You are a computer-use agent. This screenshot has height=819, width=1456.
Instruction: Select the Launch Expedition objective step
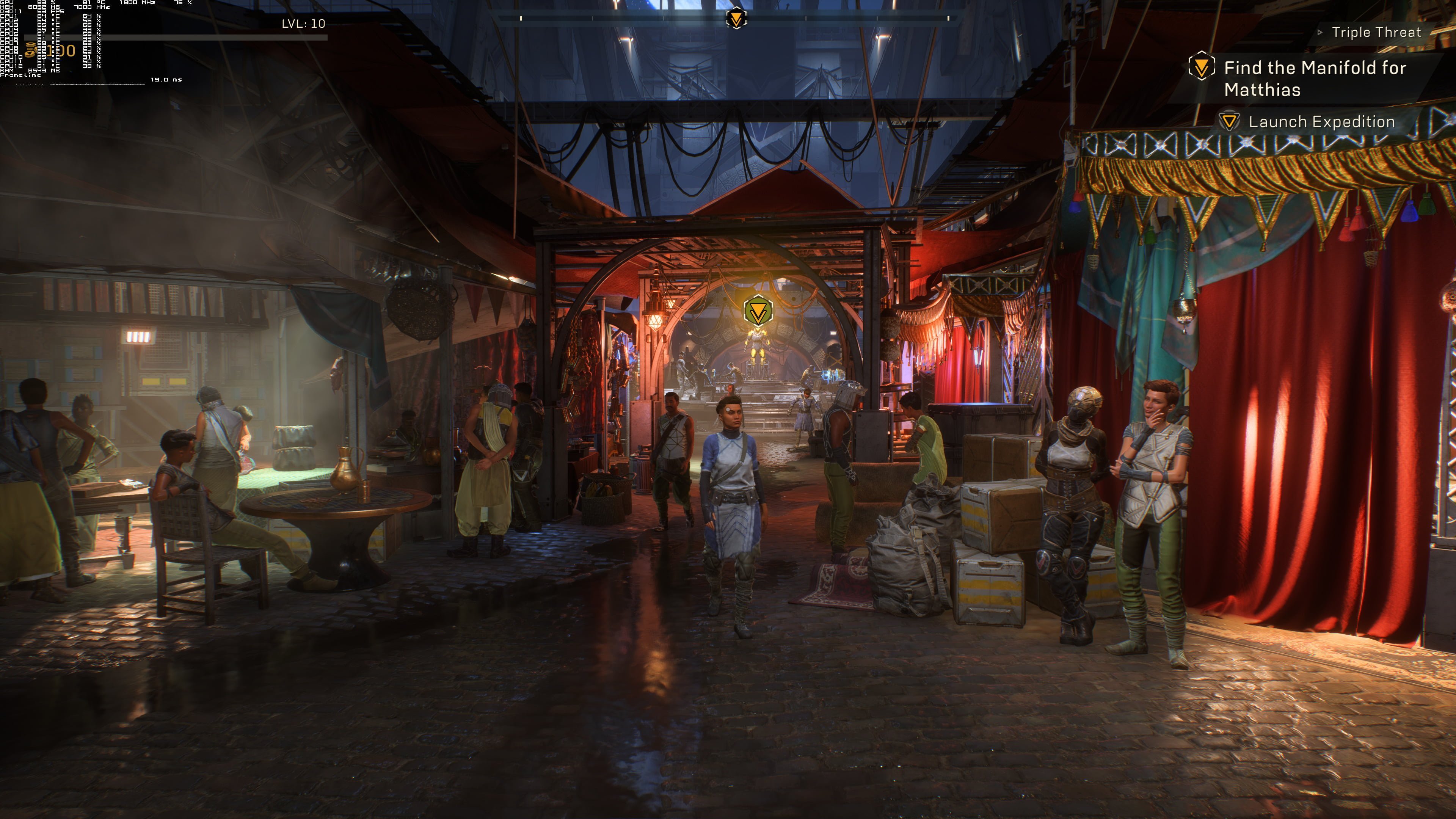click(1321, 121)
